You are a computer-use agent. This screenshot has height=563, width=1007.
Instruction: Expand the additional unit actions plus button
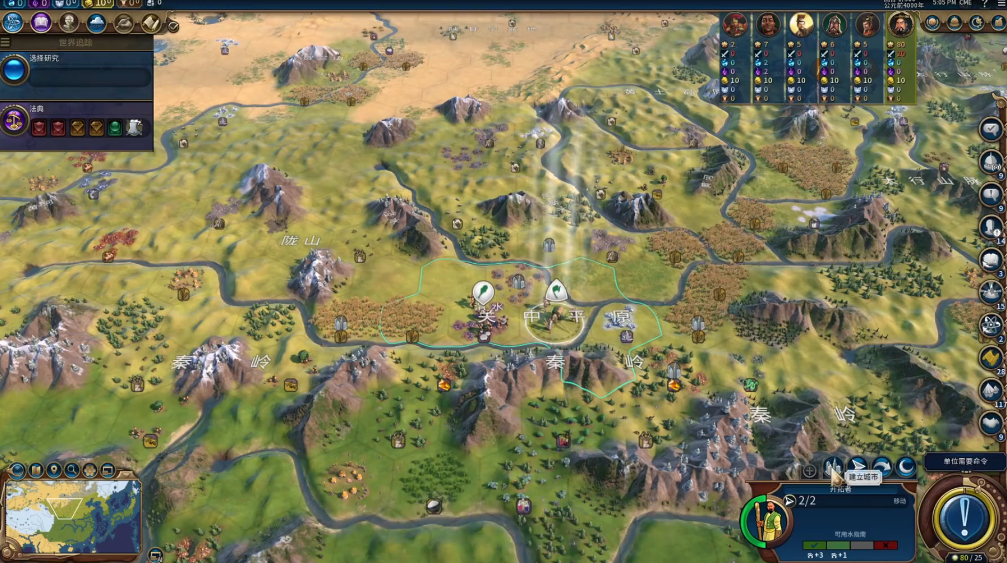click(809, 470)
